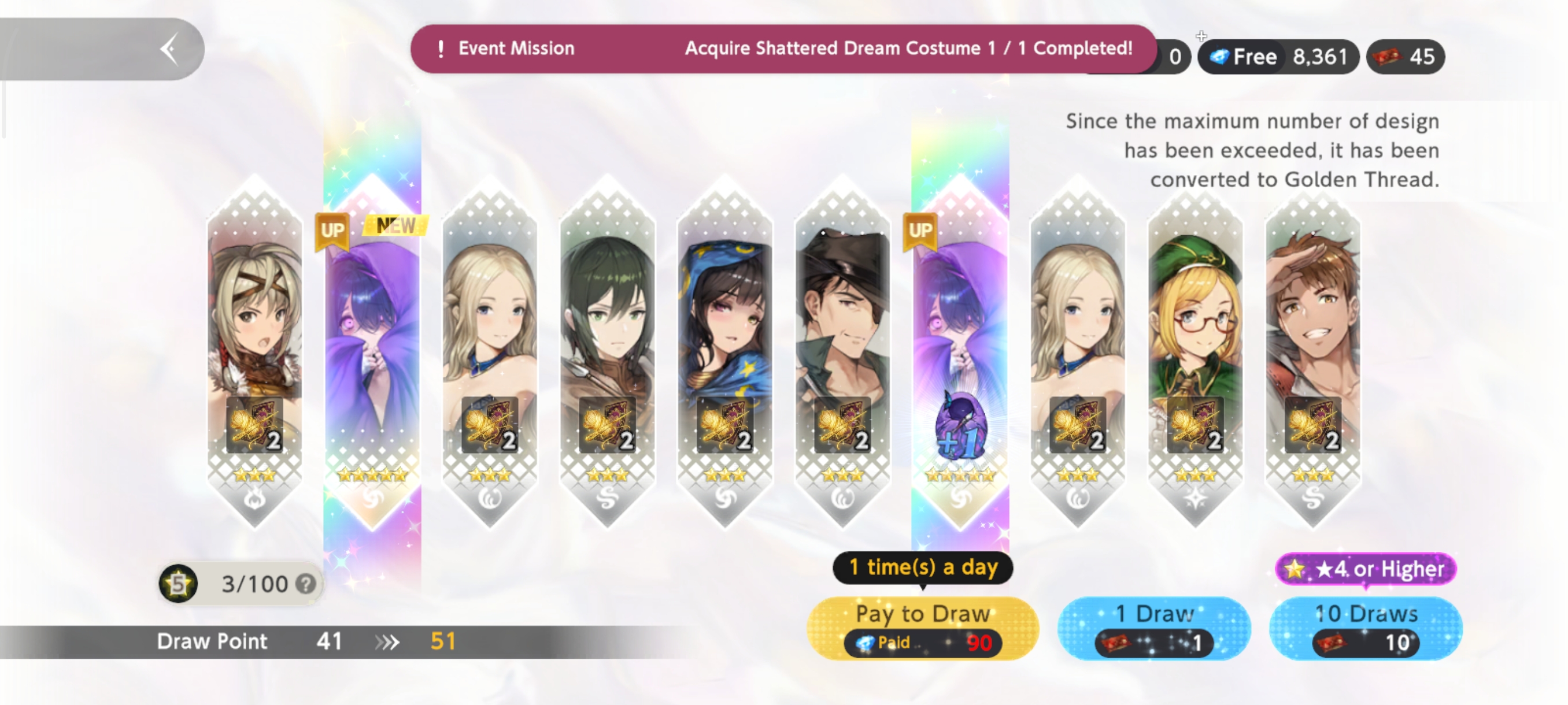1568x705 pixels.
Task: Select the wizard-hat girl card
Action: coord(725,353)
